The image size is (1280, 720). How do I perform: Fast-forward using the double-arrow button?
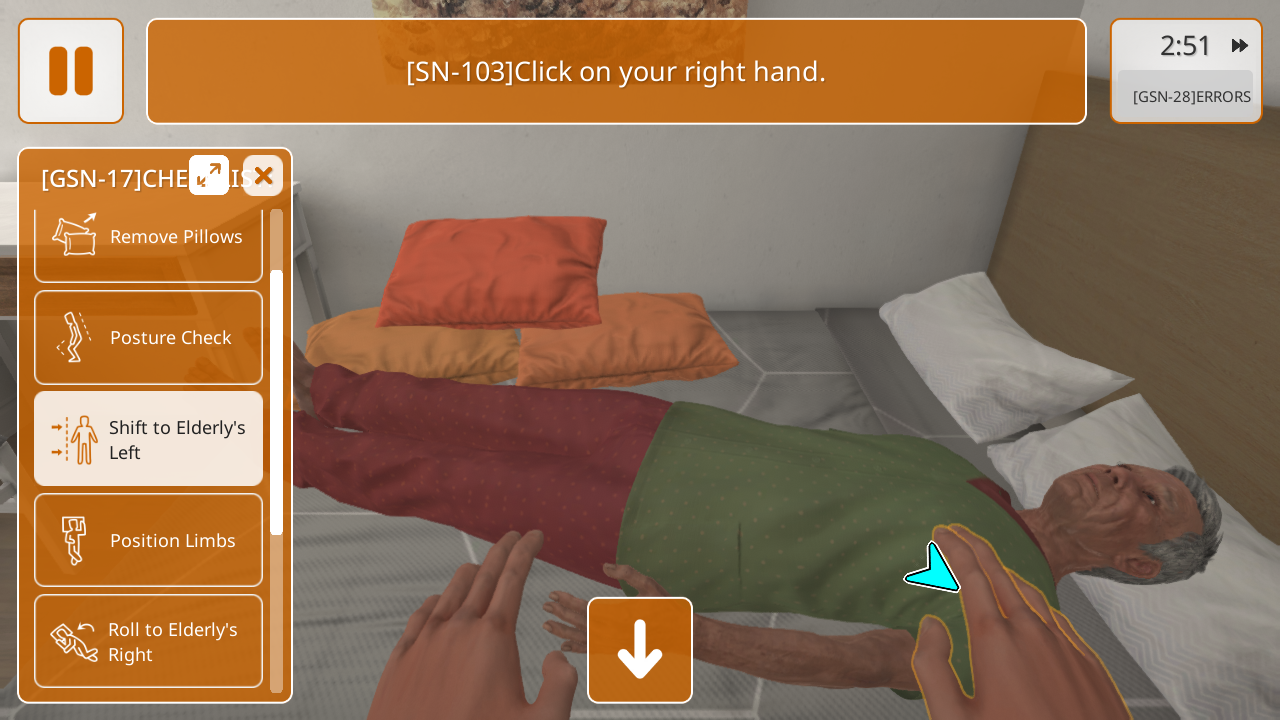pos(1240,45)
